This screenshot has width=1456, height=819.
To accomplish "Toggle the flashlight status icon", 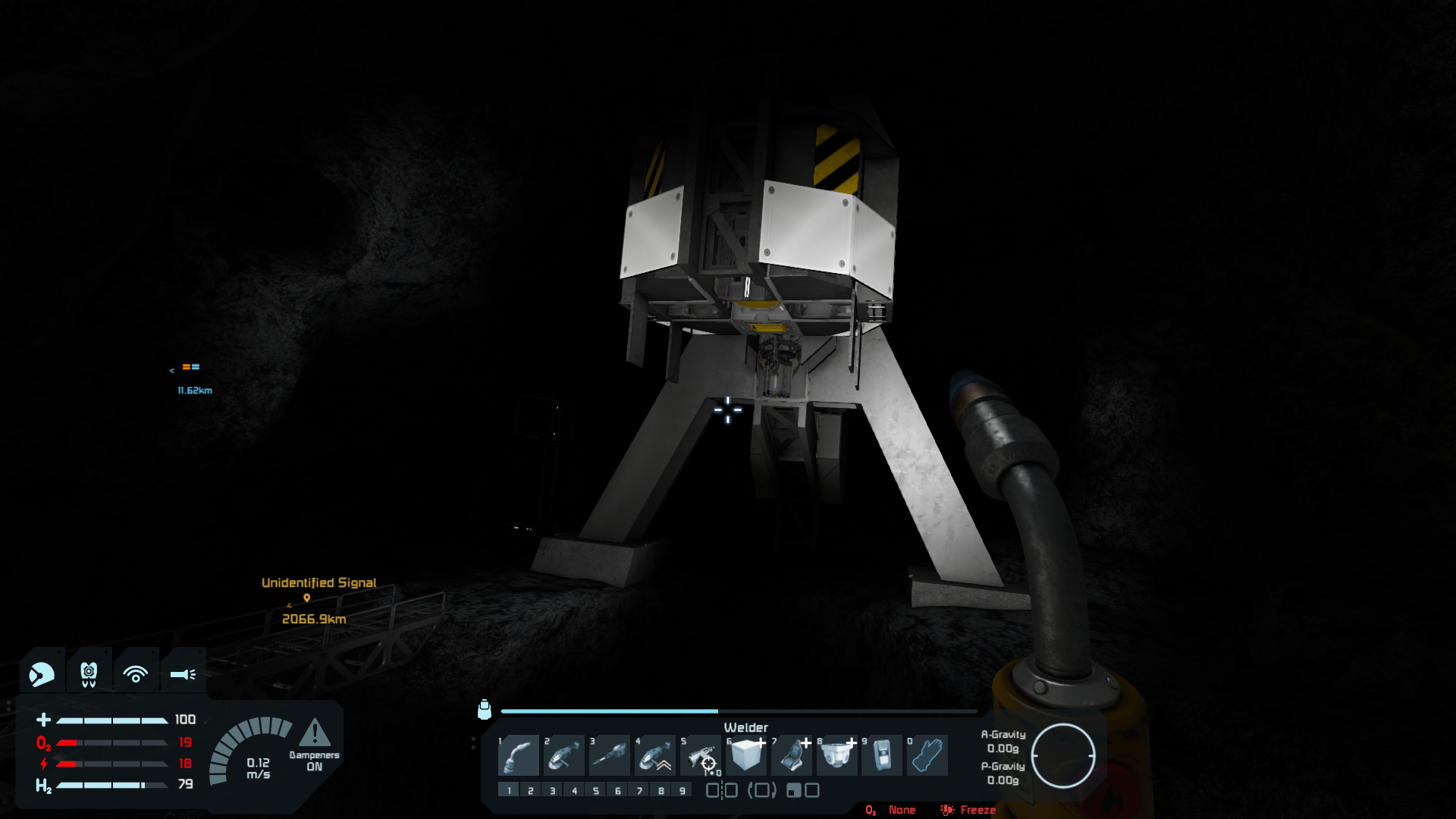I will click(183, 673).
